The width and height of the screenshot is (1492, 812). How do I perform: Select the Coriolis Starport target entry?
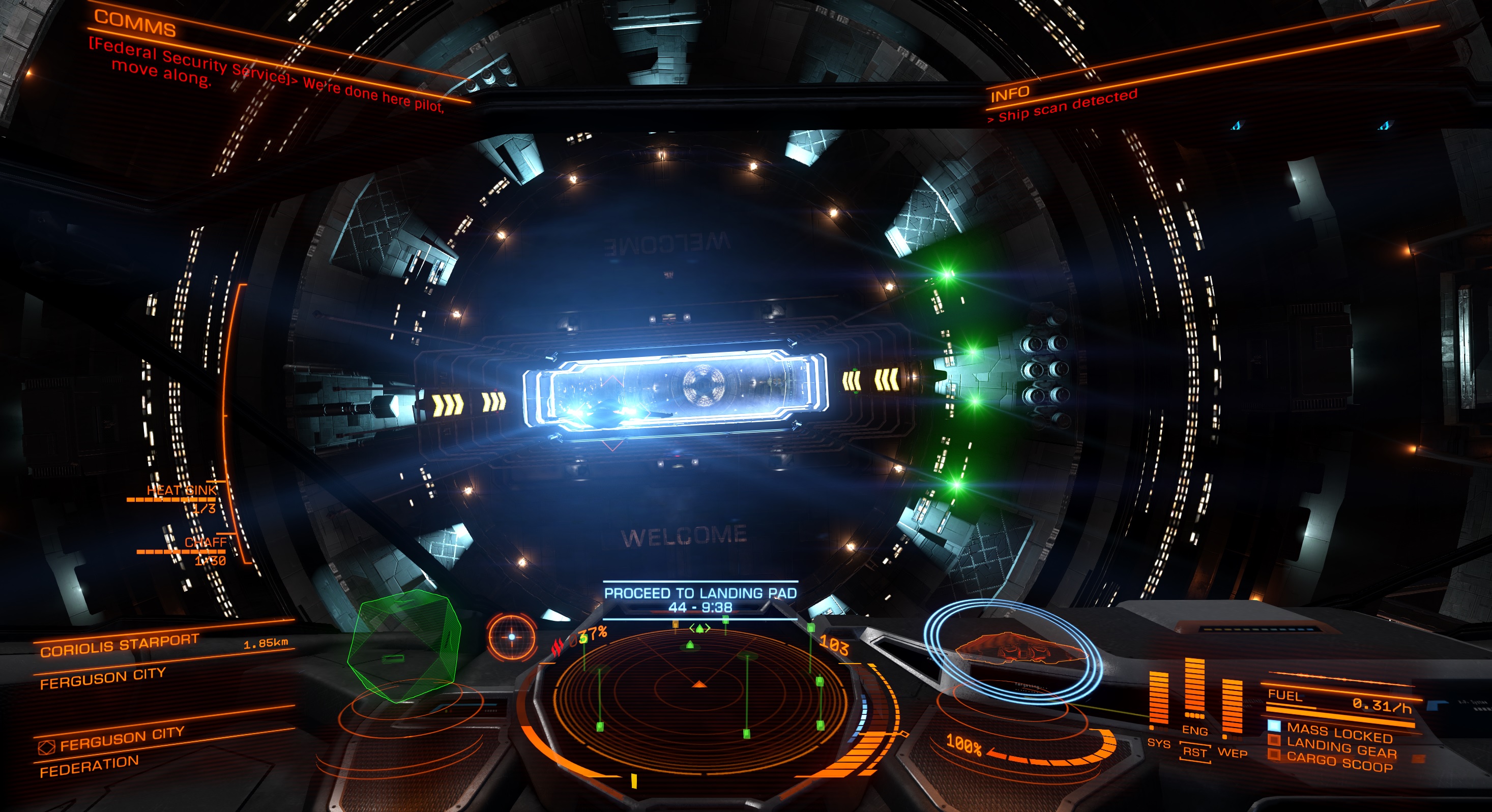120,645
